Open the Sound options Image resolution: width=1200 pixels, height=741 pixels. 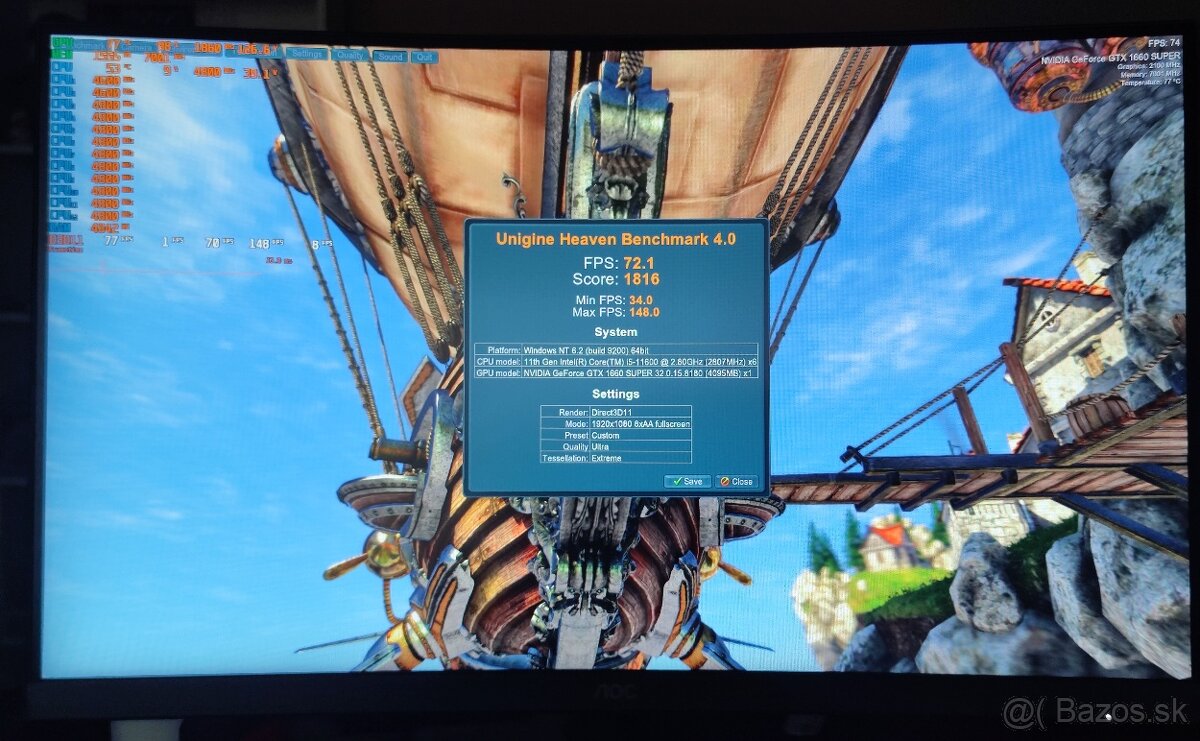tap(390, 57)
